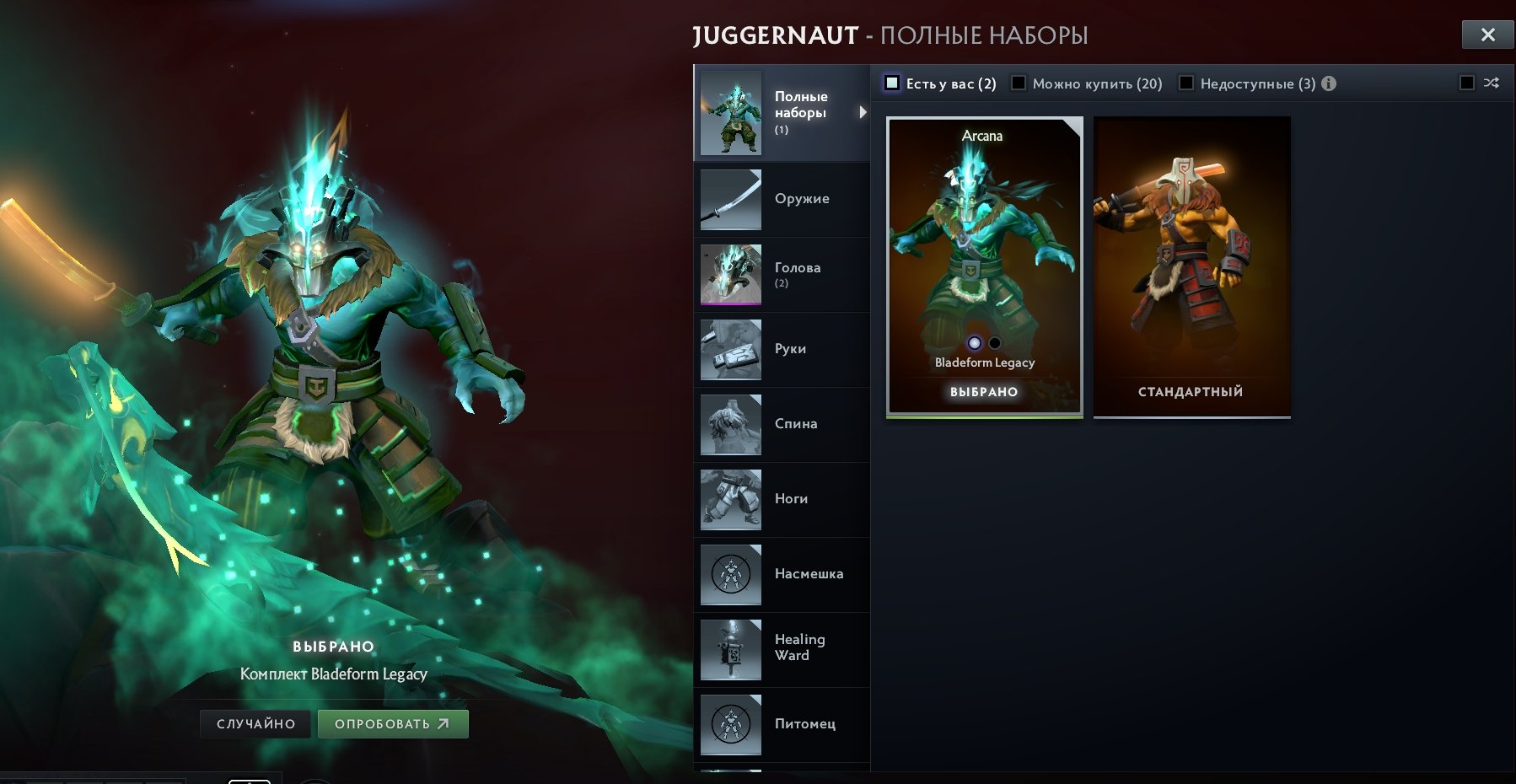The width and height of the screenshot is (1516, 784).
Task: Open the Руки item category
Action: coord(782,350)
